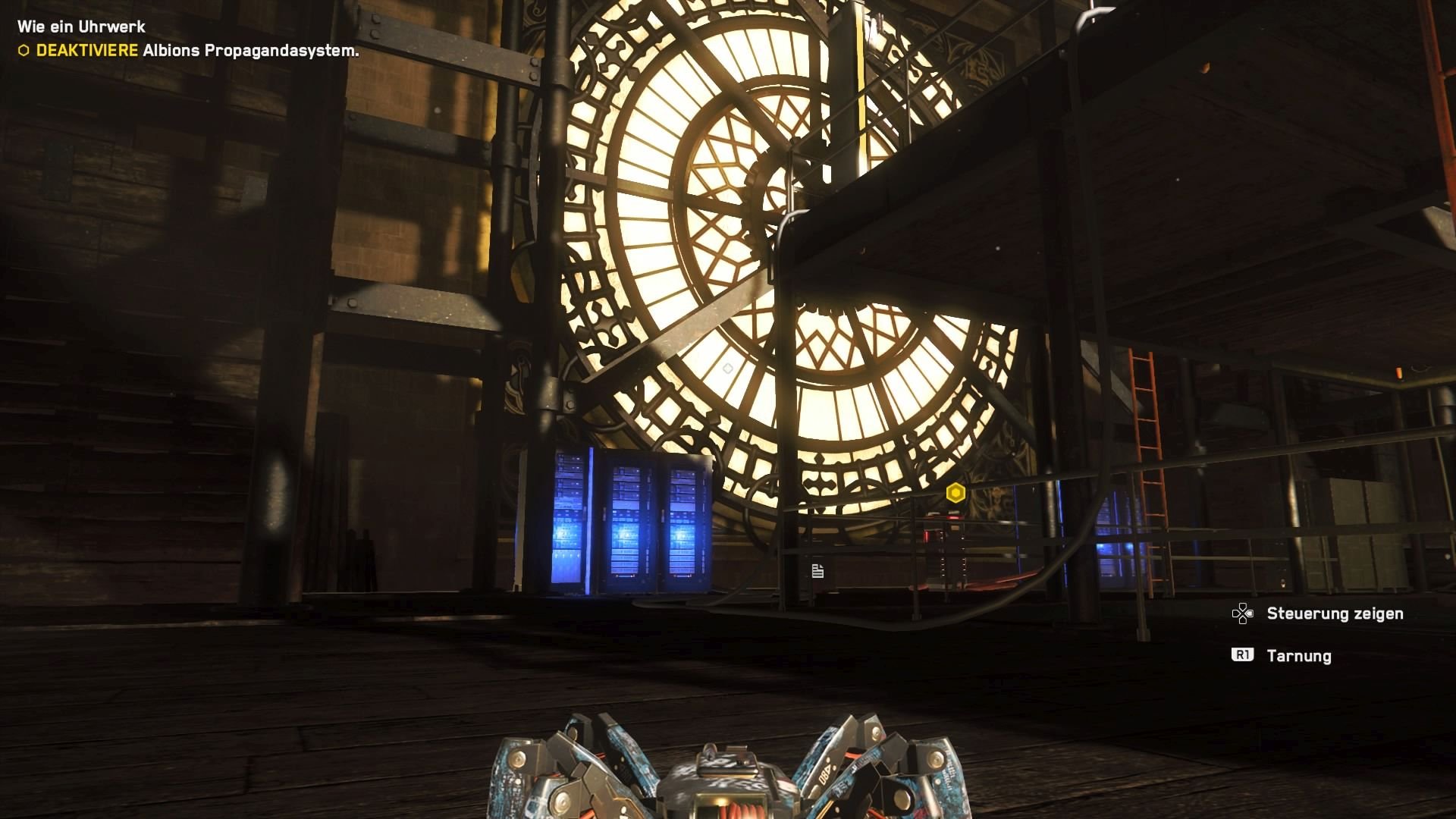The width and height of the screenshot is (1456, 819).
Task: Click the yellow hexagon objective marker
Action: (x=955, y=493)
